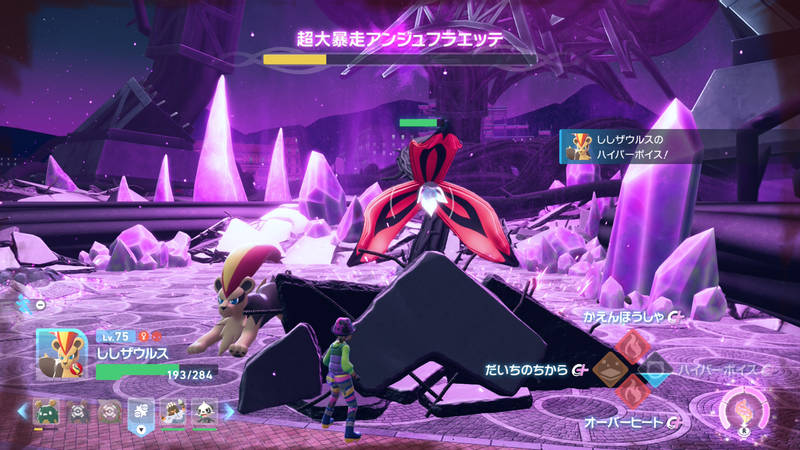Click the ししザウルスのハイパーボイス notification
Image resolution: width=800 pixels, height=450 pixels.
point(630,147)
